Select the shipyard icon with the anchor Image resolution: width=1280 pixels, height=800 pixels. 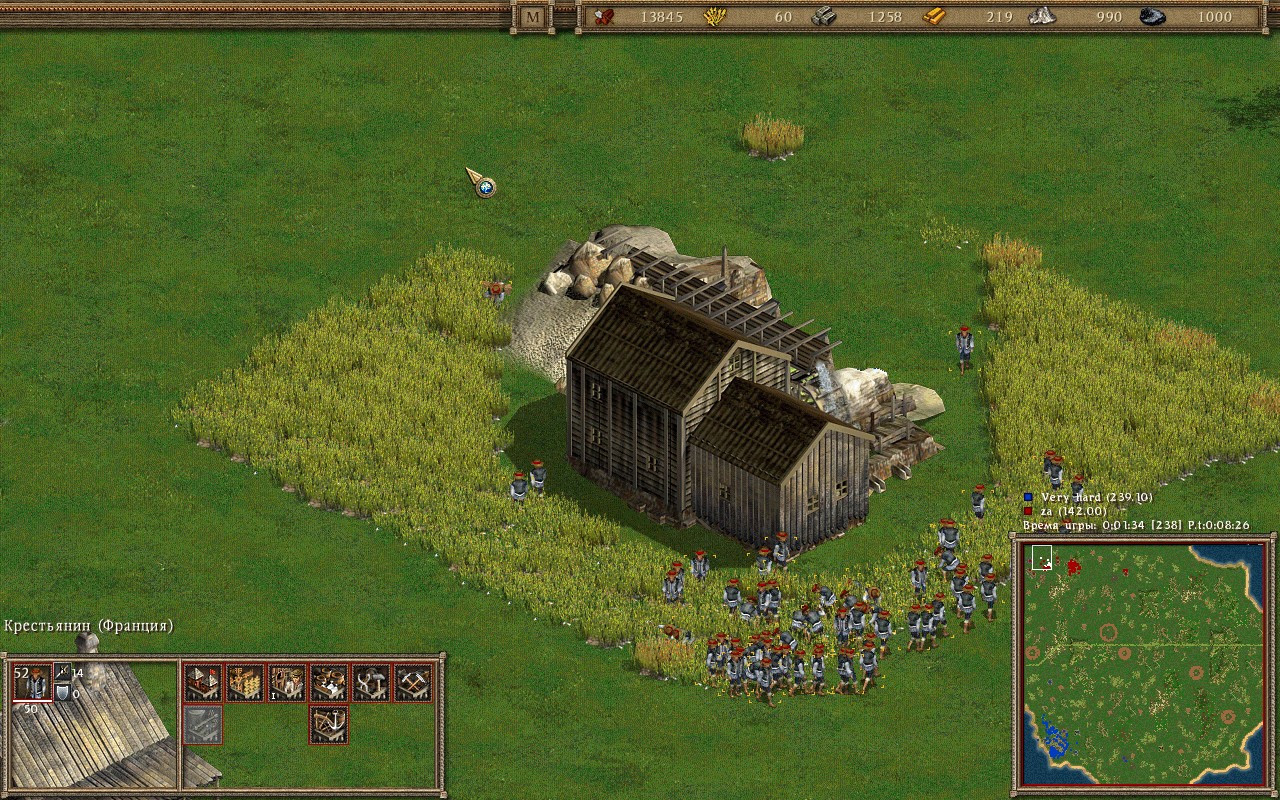[329, 724]
